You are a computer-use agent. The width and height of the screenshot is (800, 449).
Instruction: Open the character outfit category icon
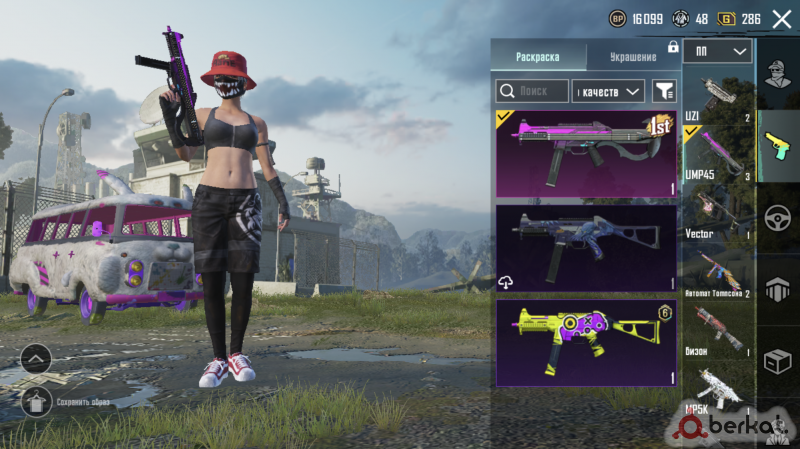779,74
